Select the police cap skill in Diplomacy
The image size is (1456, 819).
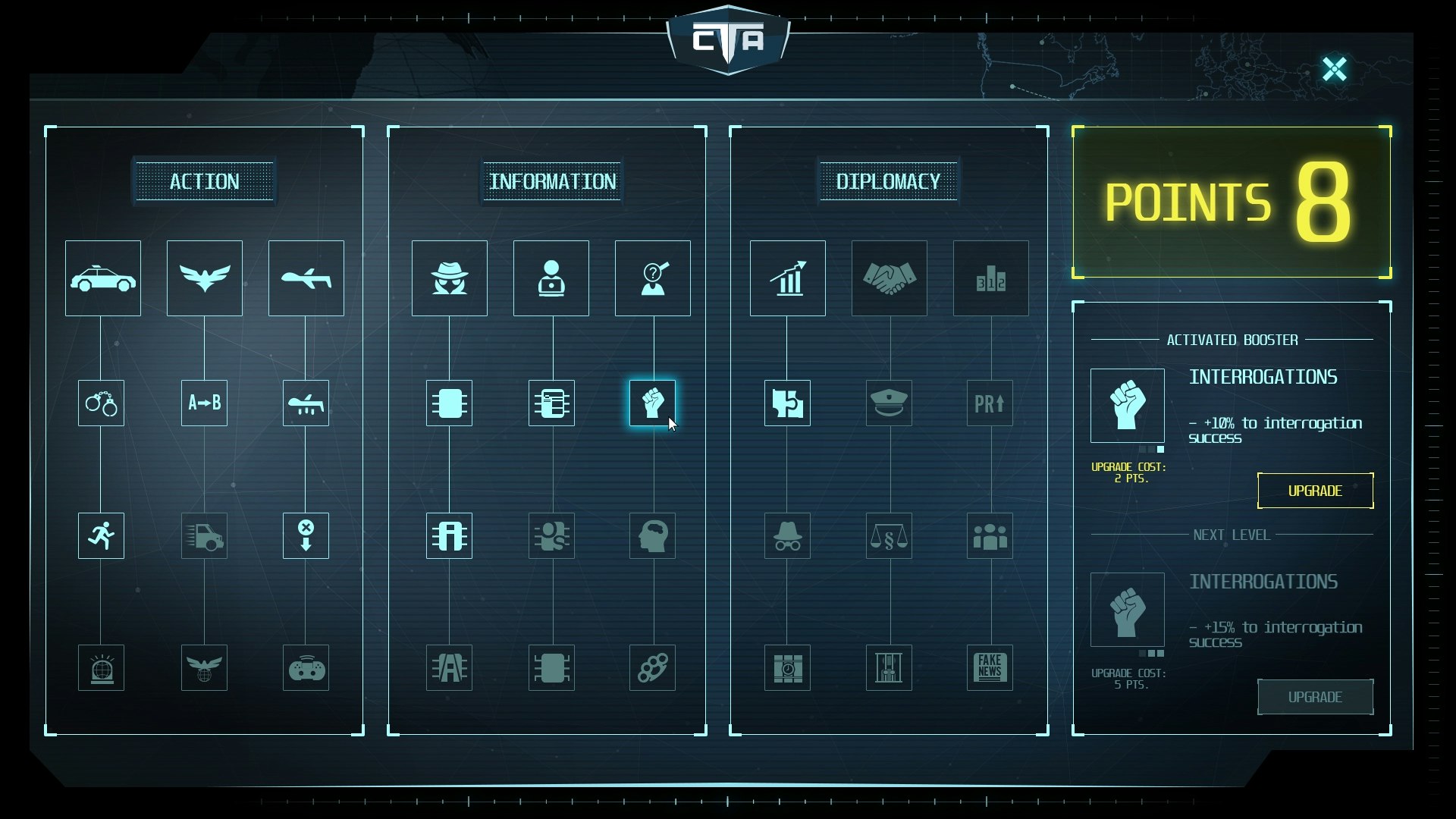tap(889, 403)
